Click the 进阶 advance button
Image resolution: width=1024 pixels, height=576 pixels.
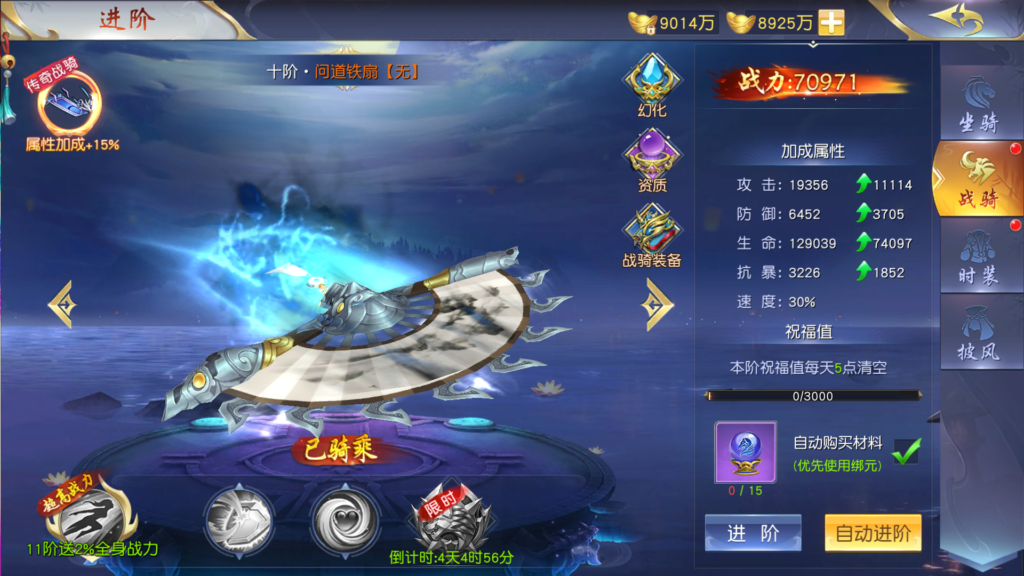tap(753, 533)
